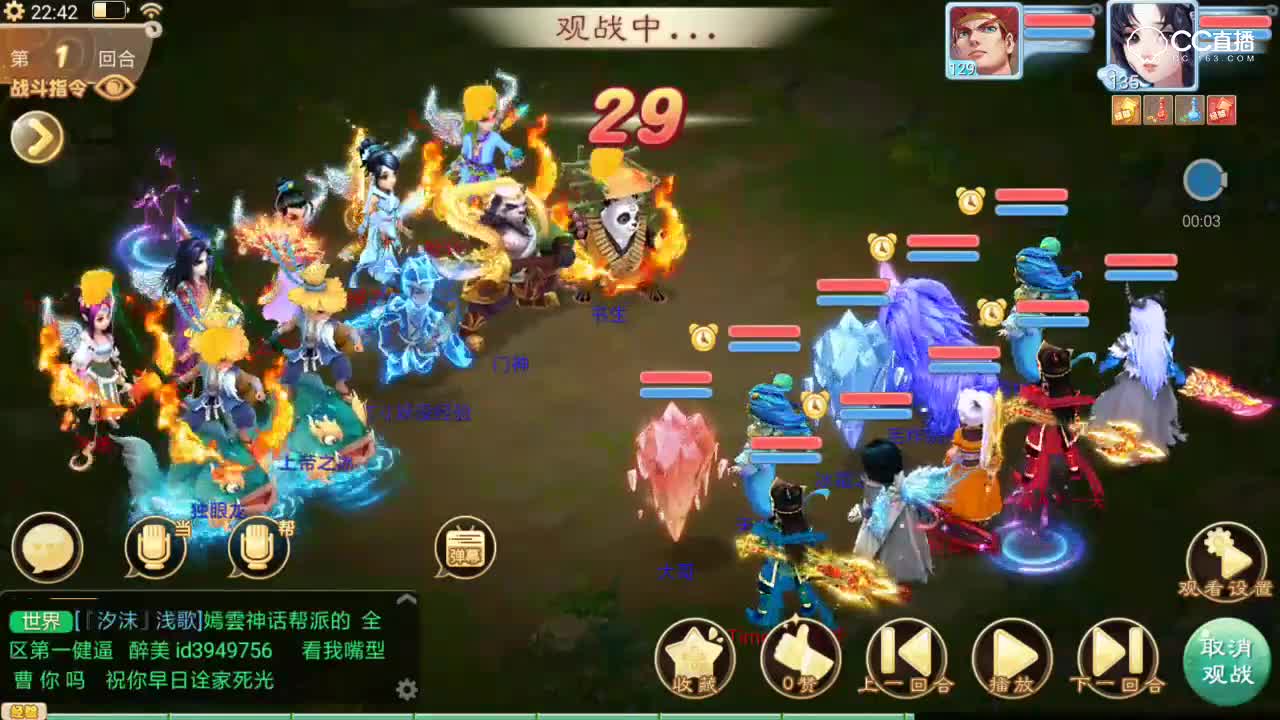Toggle the chat settings gear
The image size is (1280, 720).
pyautogui.click(x=408, y=689)
